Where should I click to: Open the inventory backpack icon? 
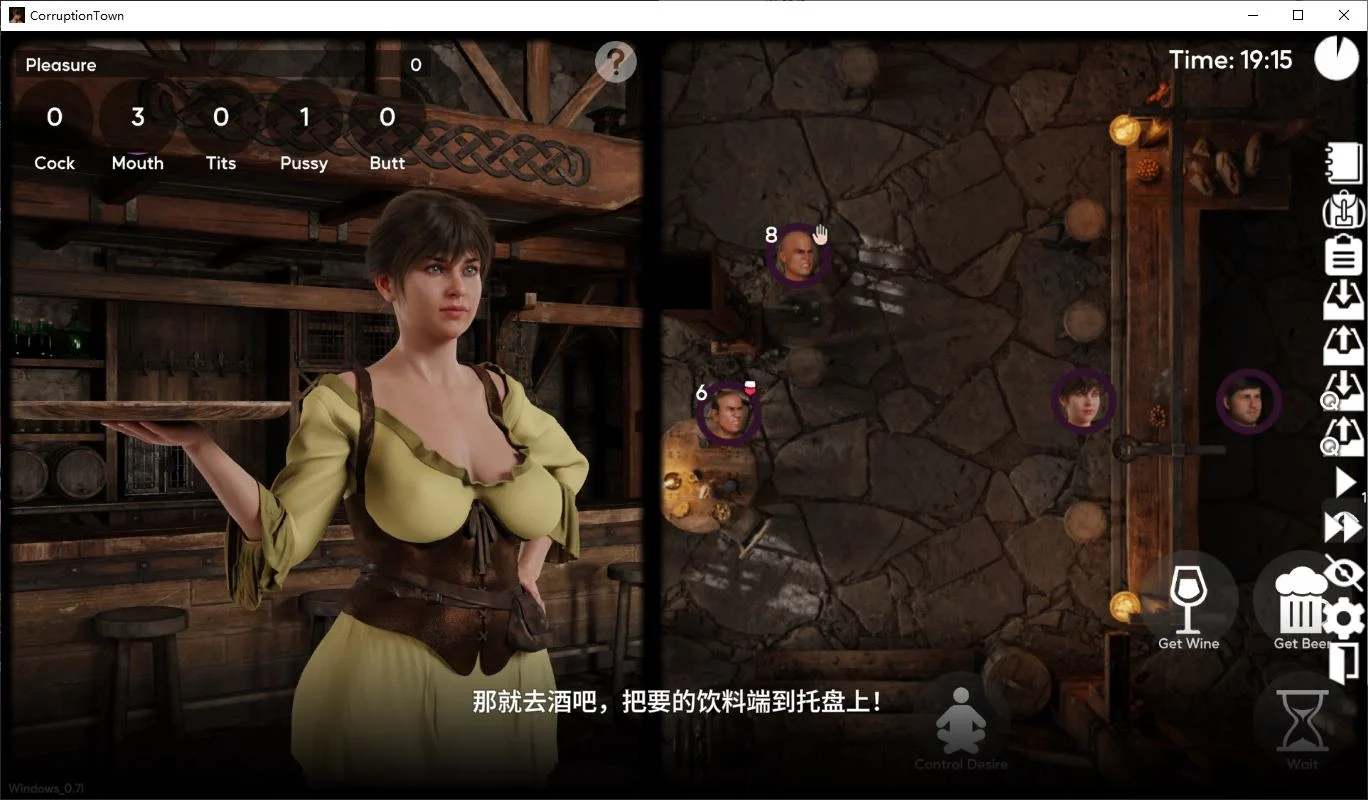click(1344, 212)
